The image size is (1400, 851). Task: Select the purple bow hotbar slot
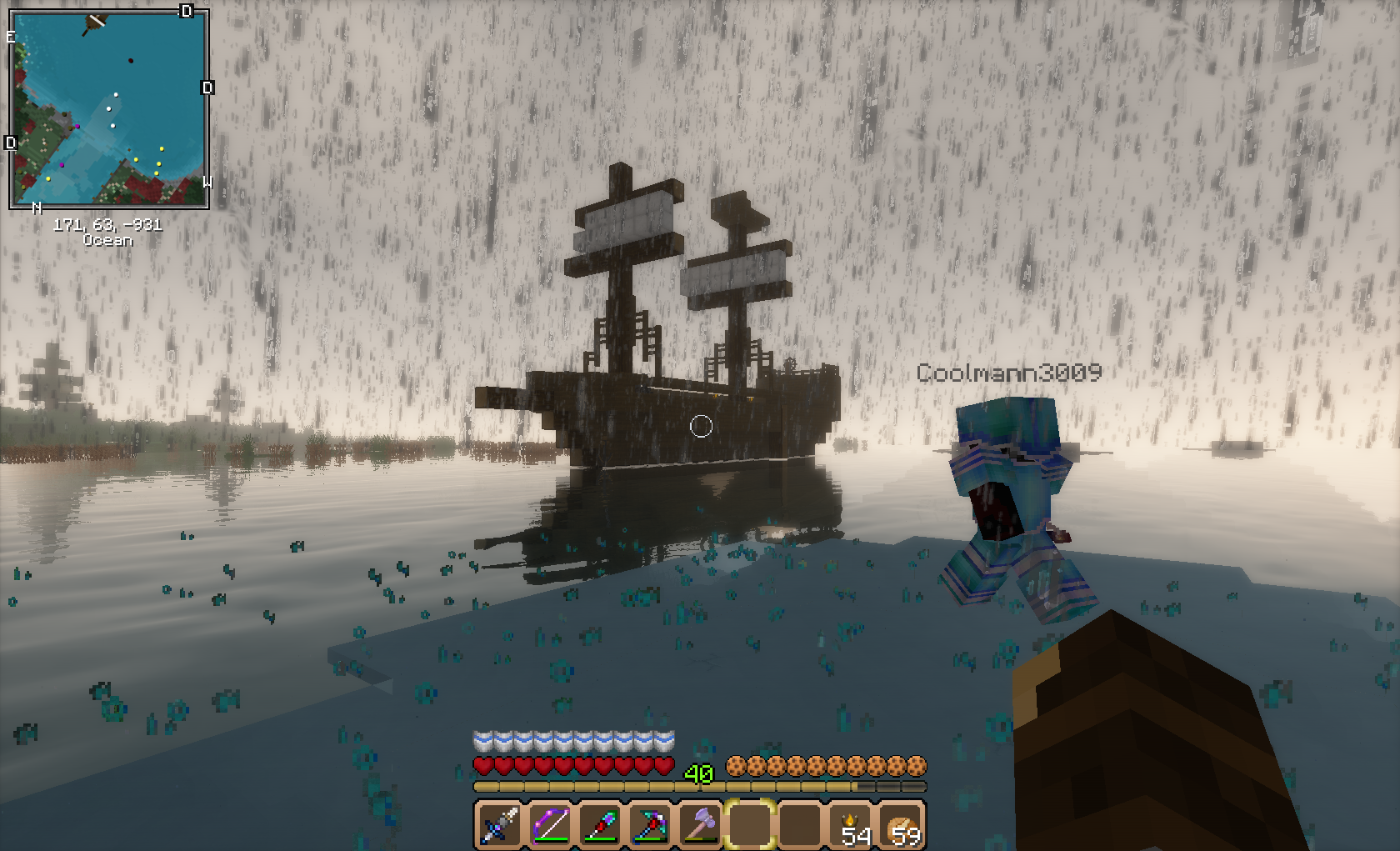550,825
